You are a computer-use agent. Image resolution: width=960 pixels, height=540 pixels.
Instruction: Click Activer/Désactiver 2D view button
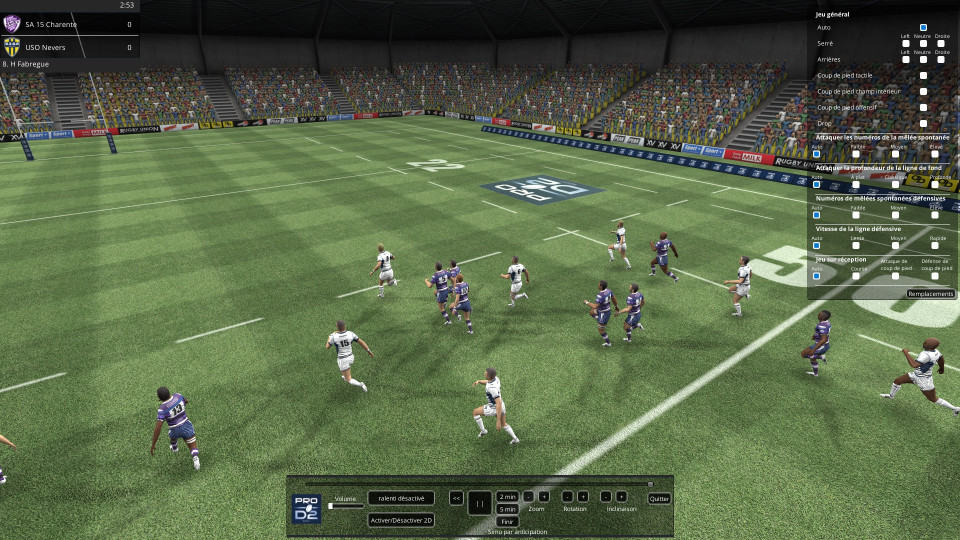pyautogui.click(x=401, y=520)
